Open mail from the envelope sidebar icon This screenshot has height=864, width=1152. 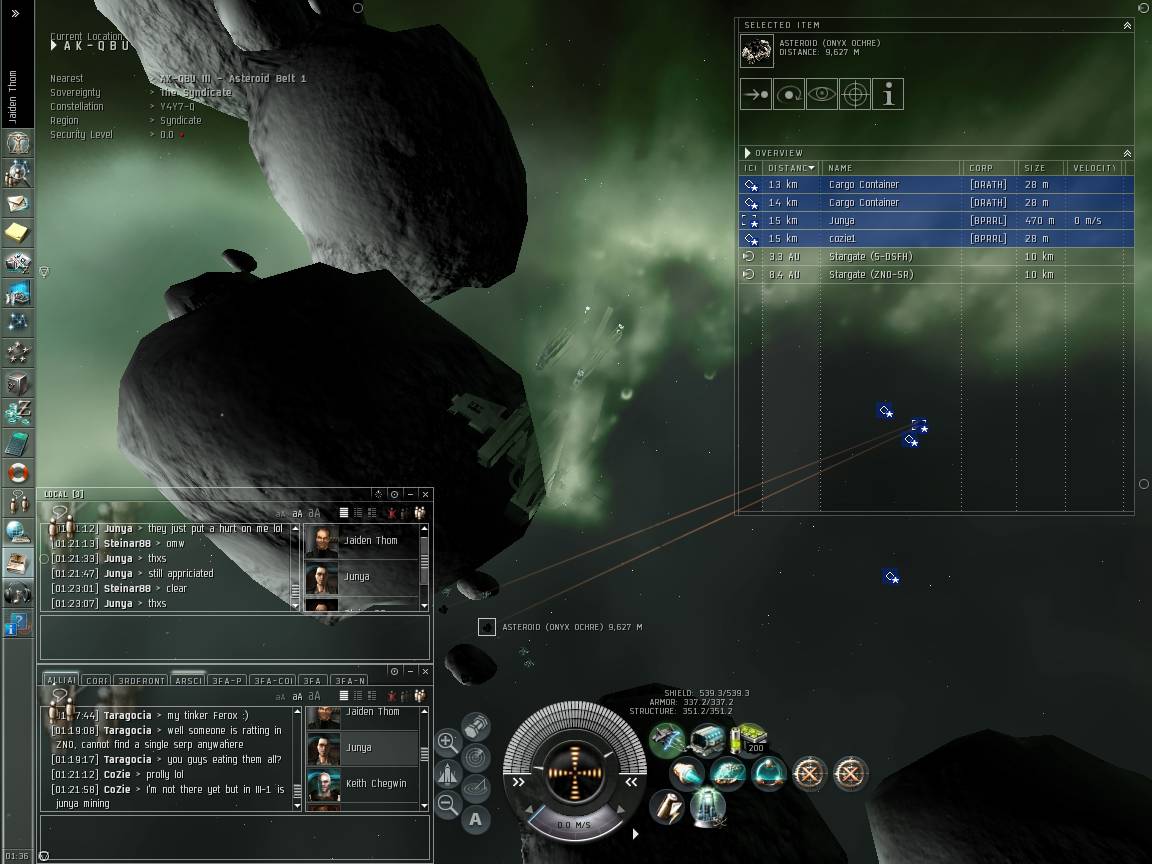[18, 203]
